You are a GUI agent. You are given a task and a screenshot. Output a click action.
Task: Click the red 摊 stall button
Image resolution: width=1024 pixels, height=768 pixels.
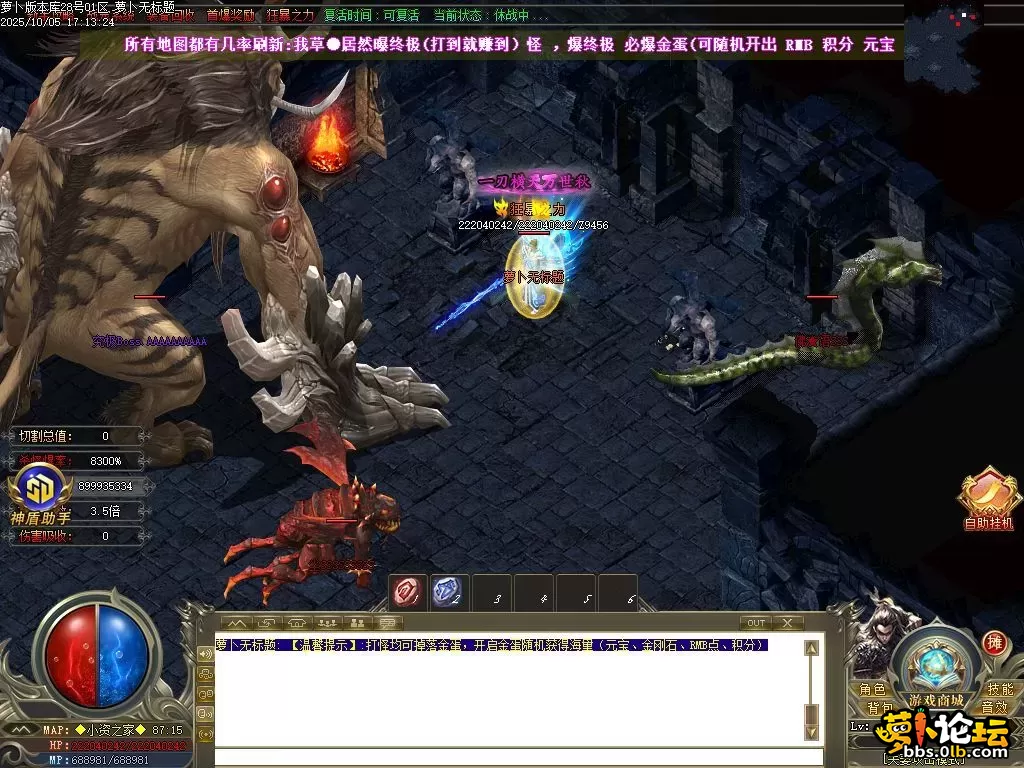pyautogui.click(x=994, y=642)
